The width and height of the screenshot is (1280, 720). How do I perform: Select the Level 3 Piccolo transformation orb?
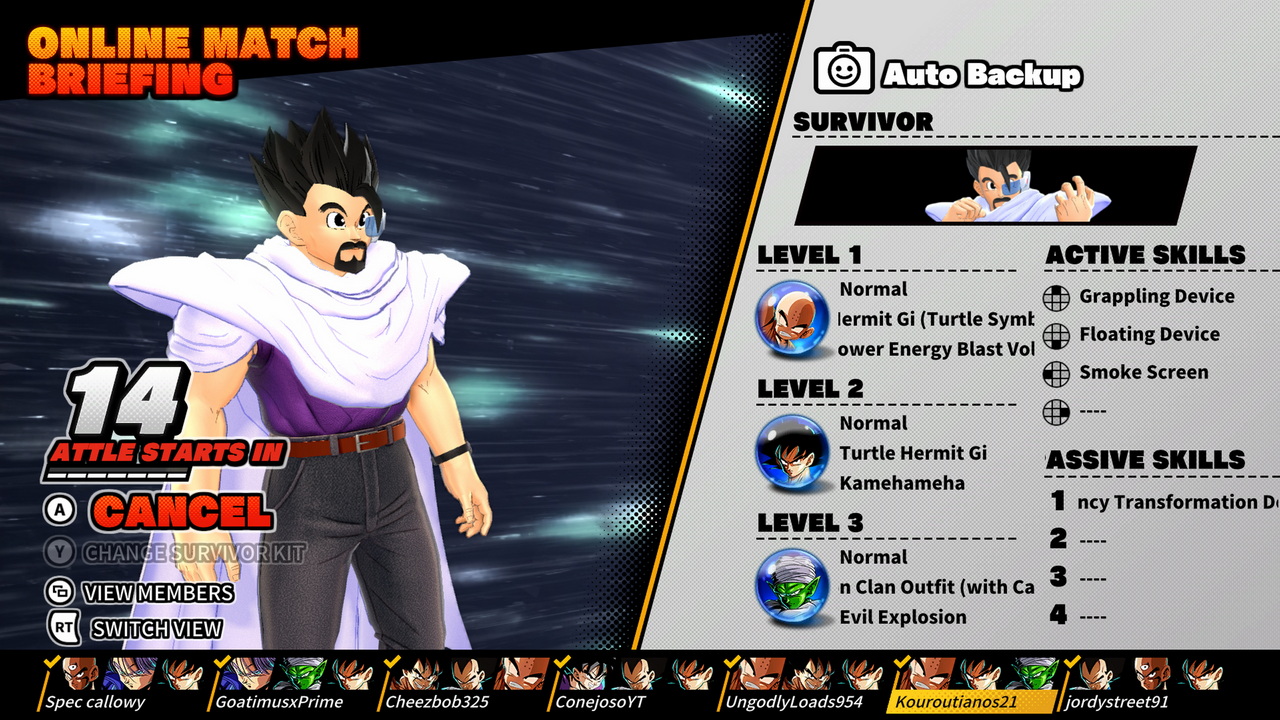tap(792, 586)
